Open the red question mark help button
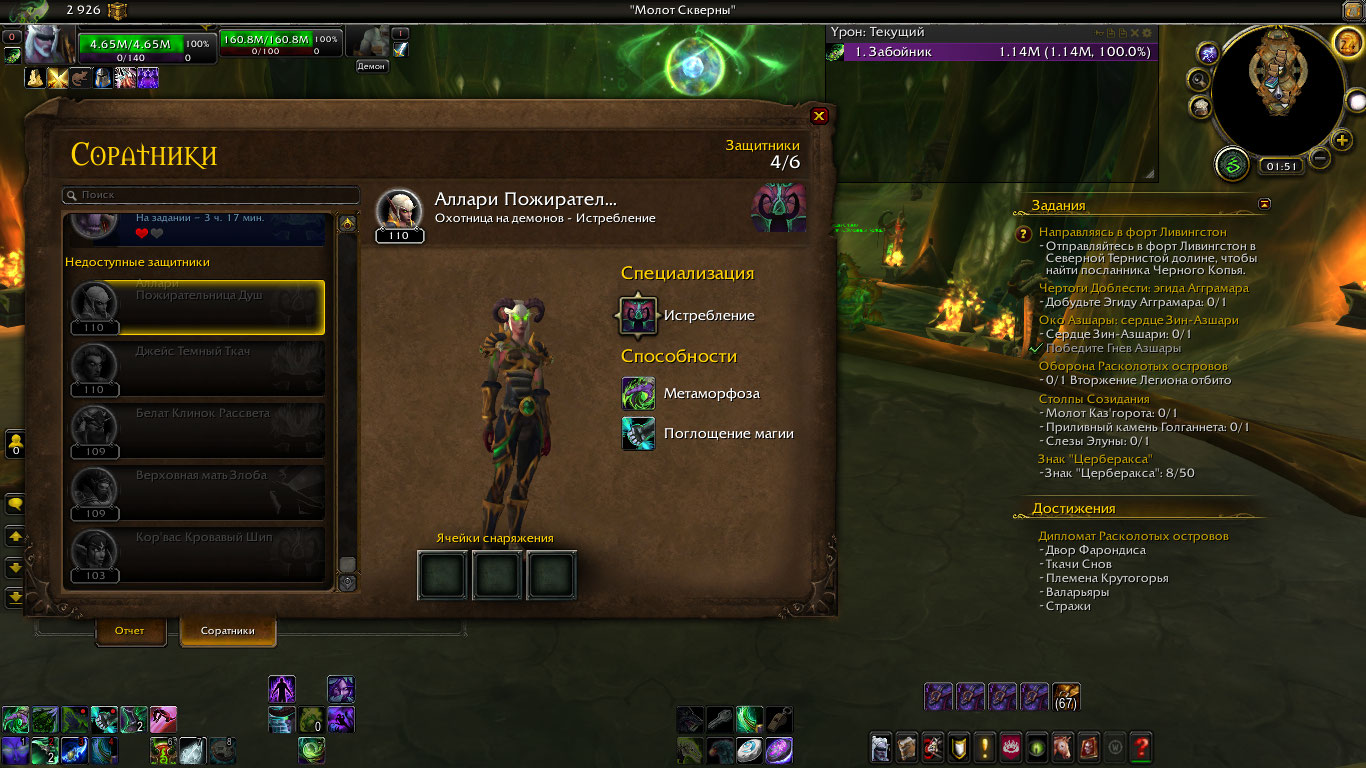This screenshot has height=768, width=1366. 1140,746
